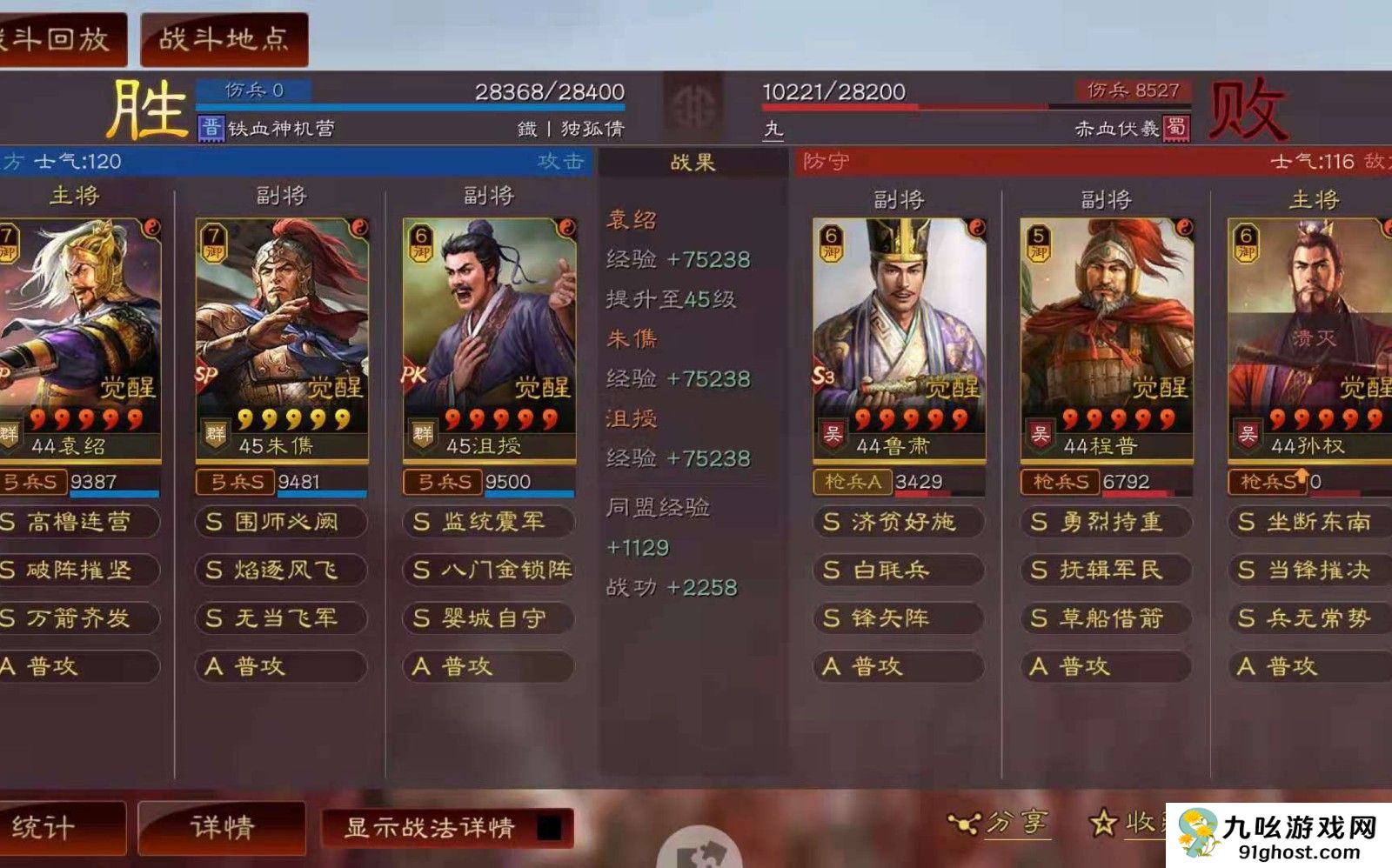The width and height of the screenshot is (1392, 868).
Task: Replay the battle with 战斗回放
Action: tap(59, 39)
